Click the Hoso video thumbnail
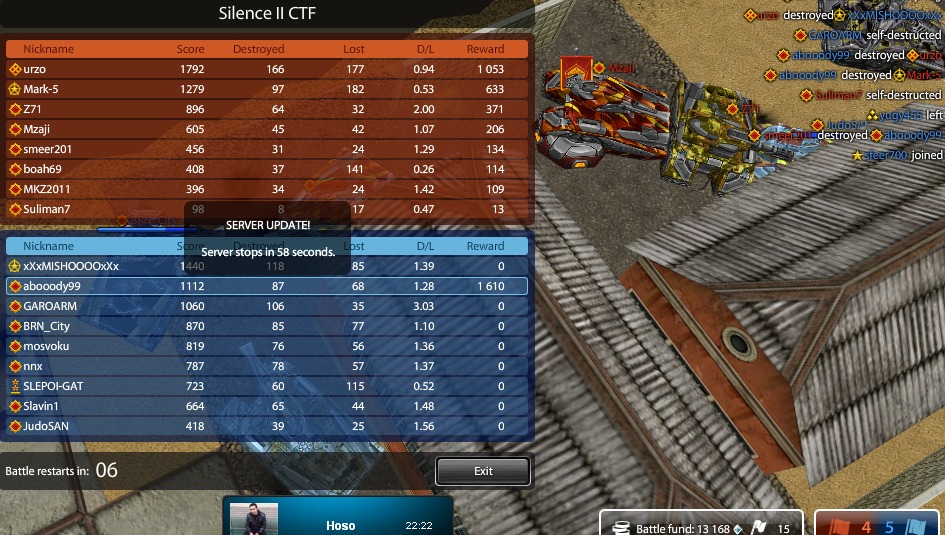Screen dimensions: 945x535 click(254, 519)
